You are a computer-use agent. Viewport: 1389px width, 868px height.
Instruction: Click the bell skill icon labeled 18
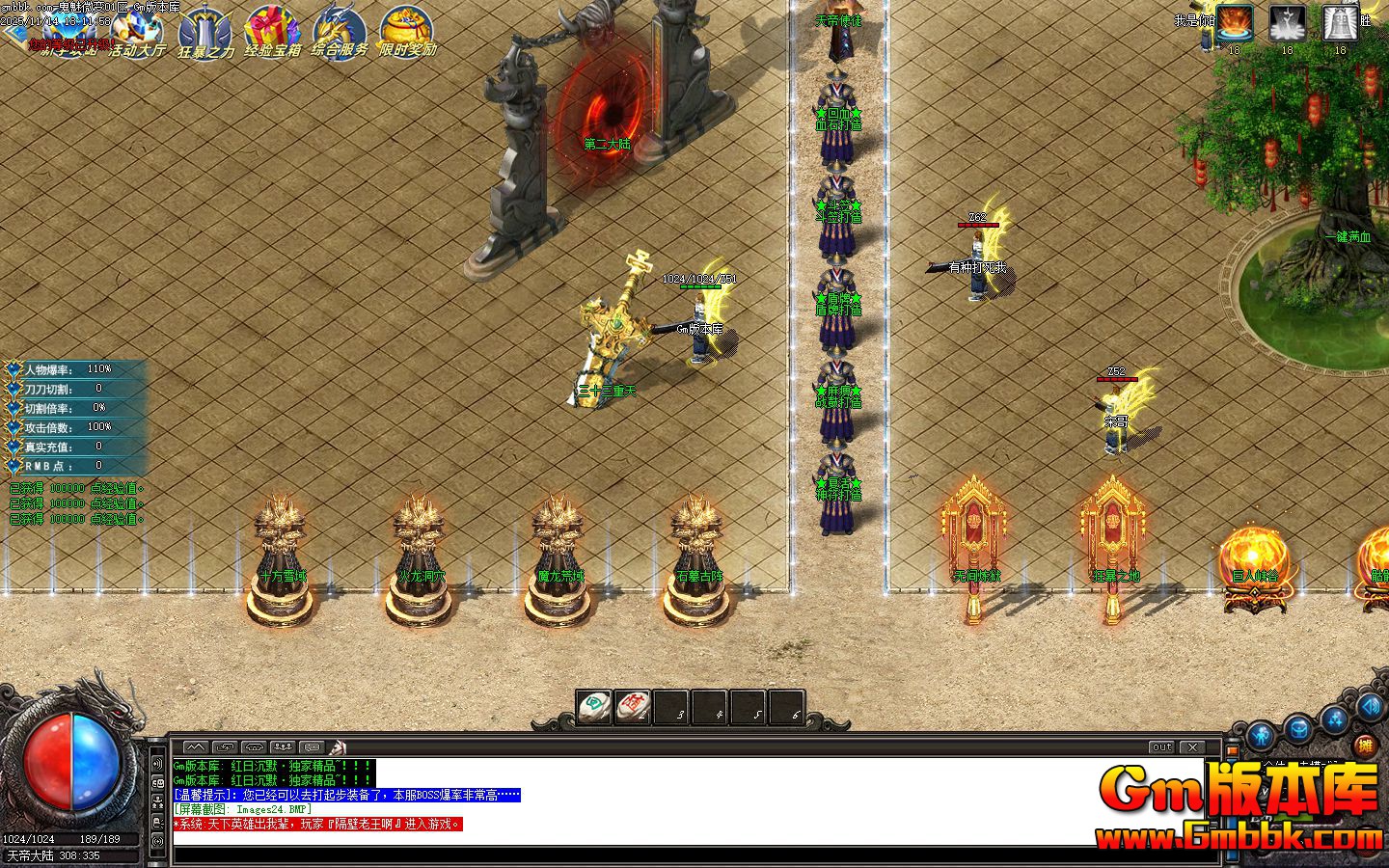(1339, 24)
